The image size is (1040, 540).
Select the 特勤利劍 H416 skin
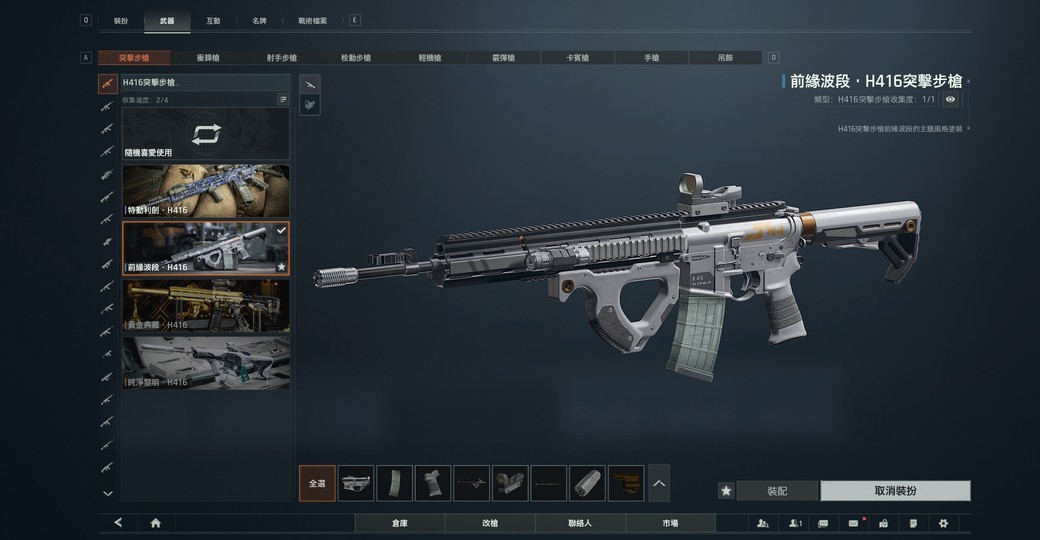(x=206, y=191)
